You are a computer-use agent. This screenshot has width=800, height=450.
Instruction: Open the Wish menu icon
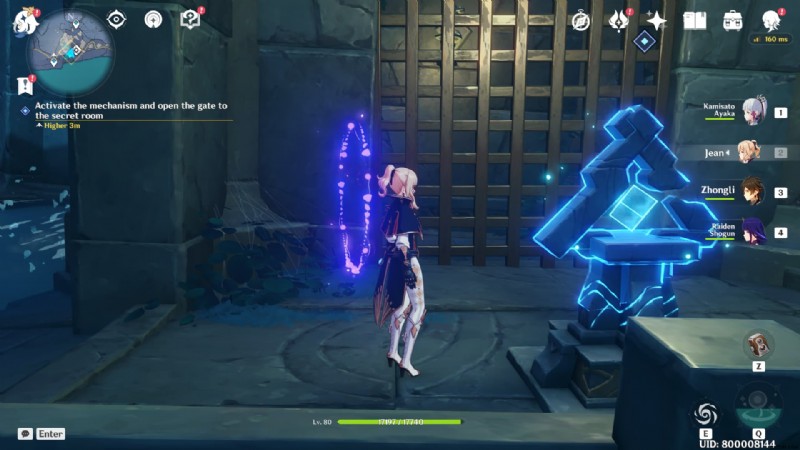[x=618, y=20]
